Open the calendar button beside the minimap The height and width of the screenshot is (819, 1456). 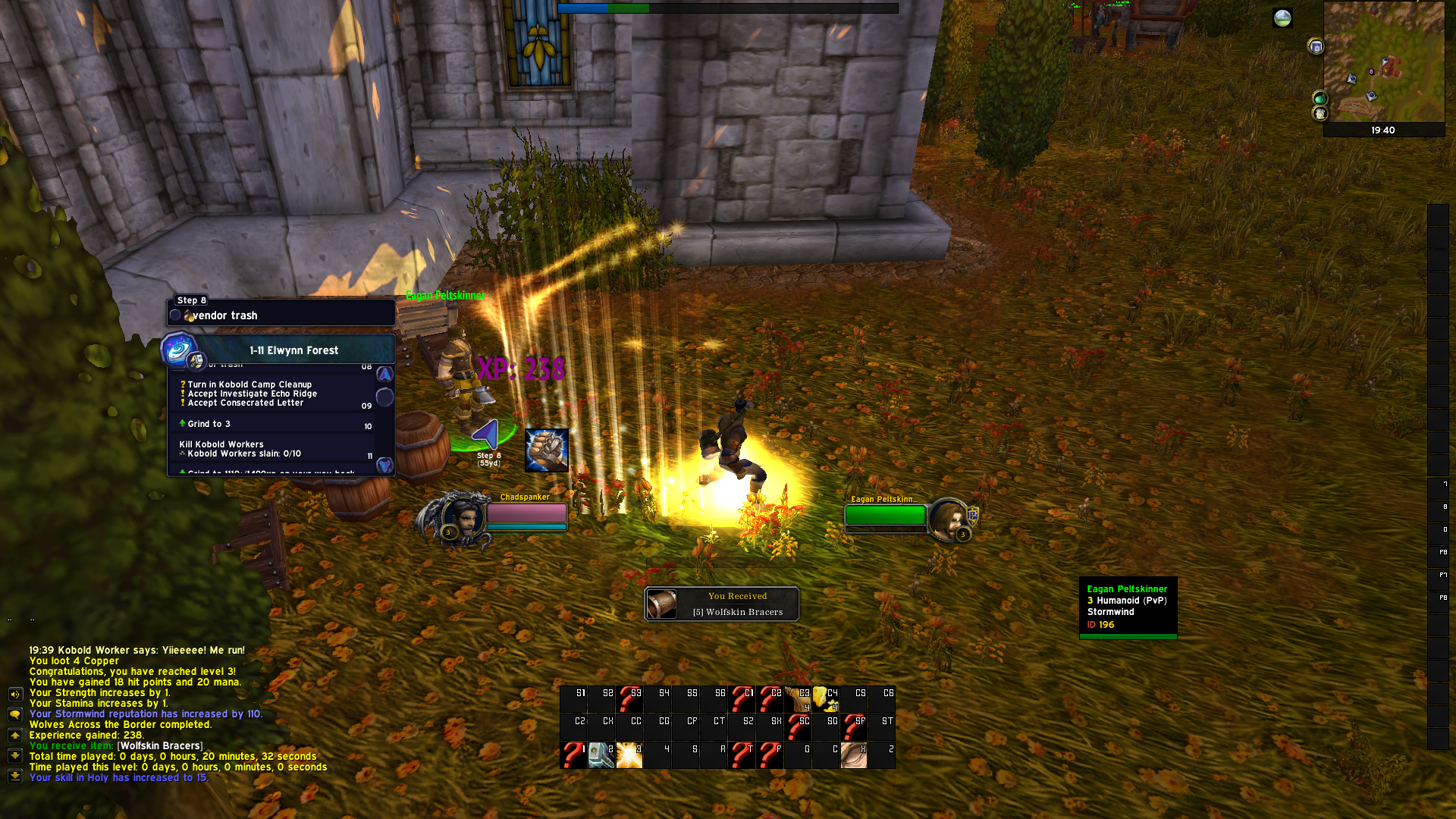[1316, 47]
